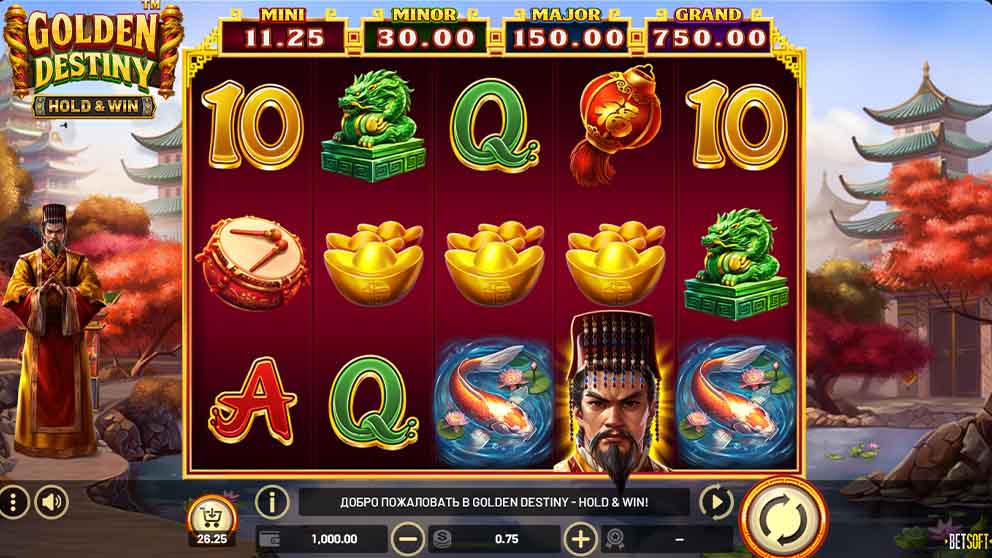
Task: Increase the bet with the plus button
Action: click(x=580, y=539)
